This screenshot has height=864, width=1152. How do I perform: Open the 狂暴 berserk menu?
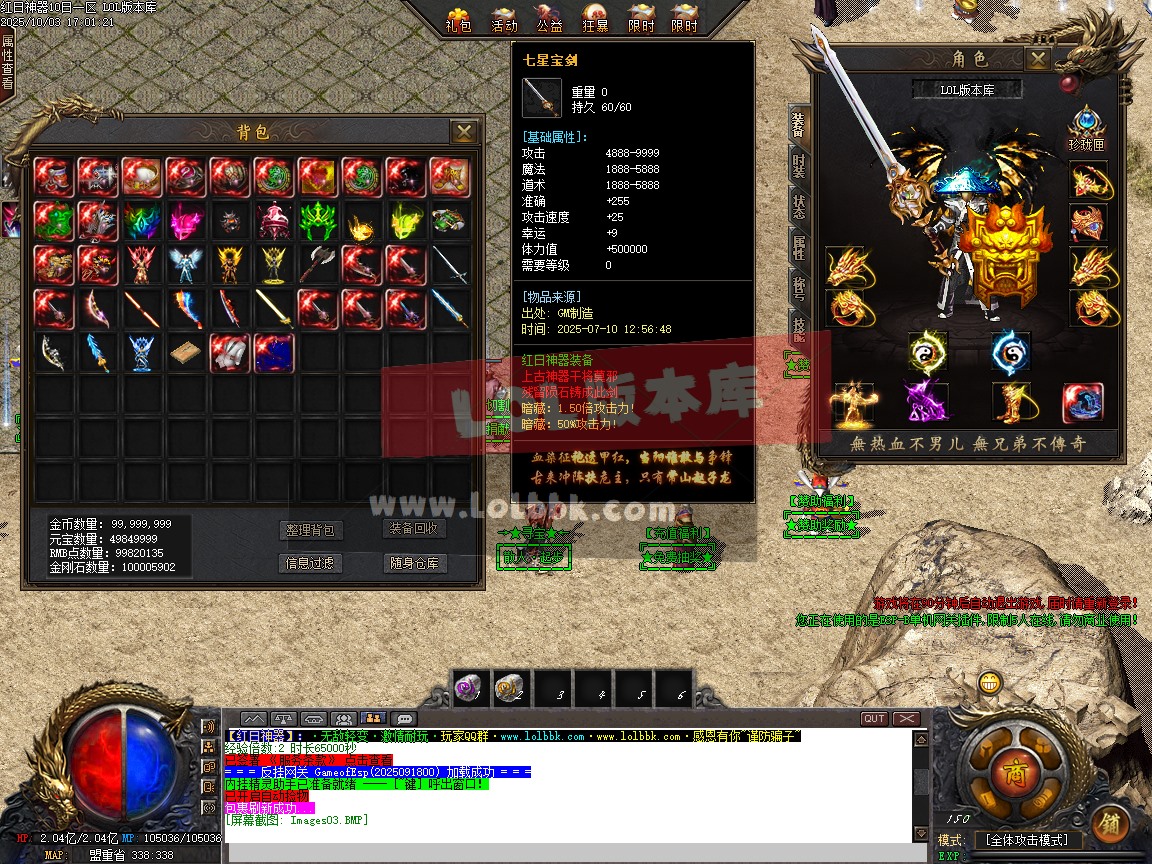tap(595, 18)
